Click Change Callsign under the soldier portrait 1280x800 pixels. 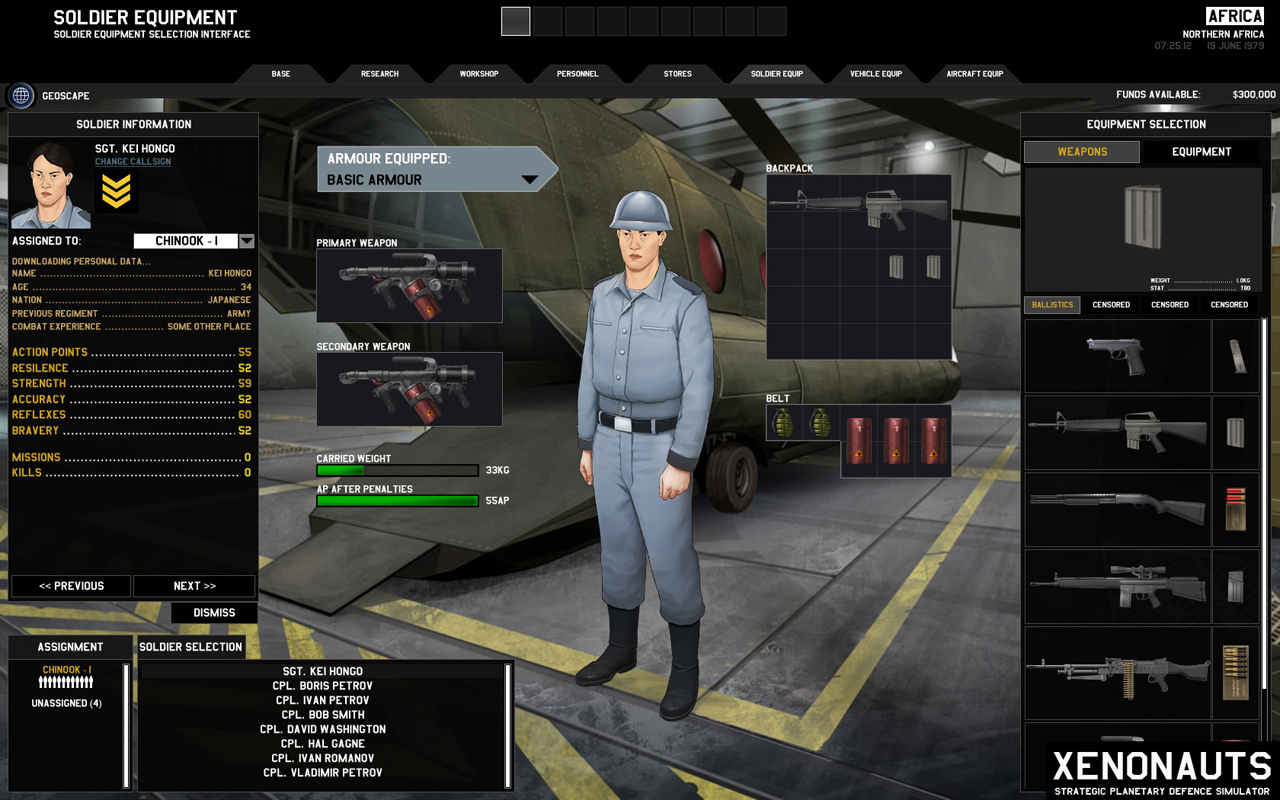(x=132, y=161)
